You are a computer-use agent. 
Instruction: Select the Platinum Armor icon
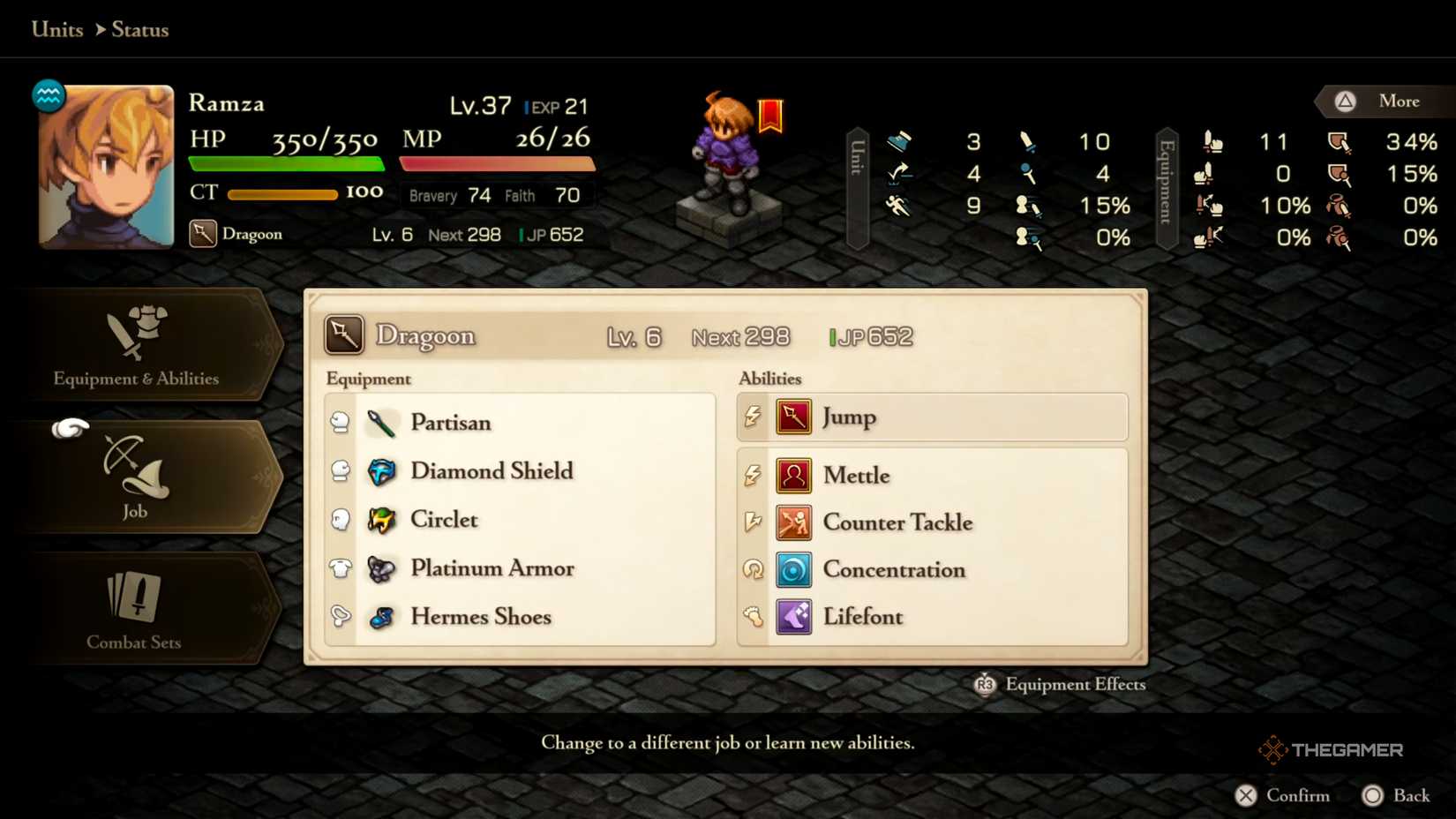tap(380, 568)
